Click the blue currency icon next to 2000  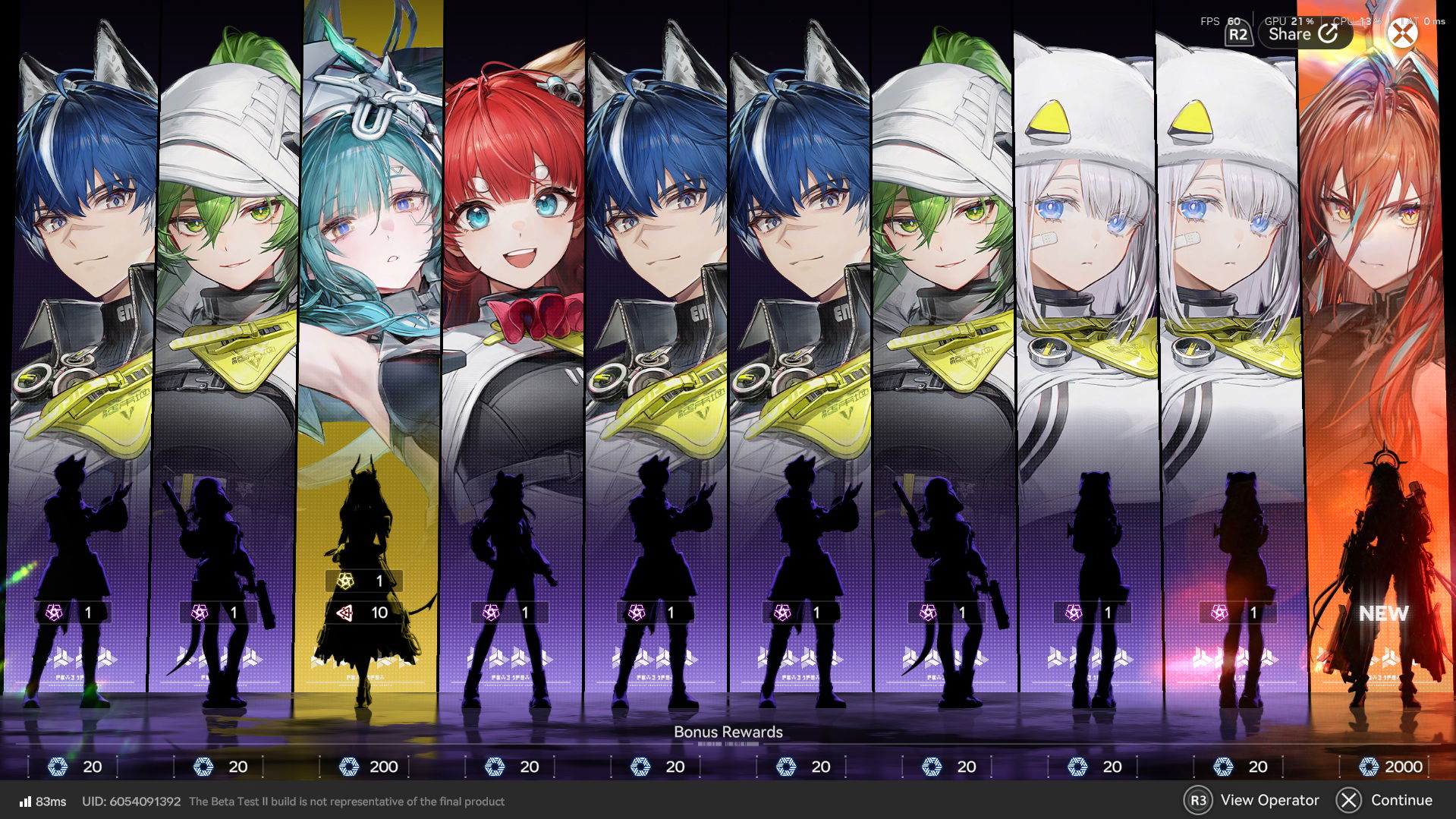1369,767
